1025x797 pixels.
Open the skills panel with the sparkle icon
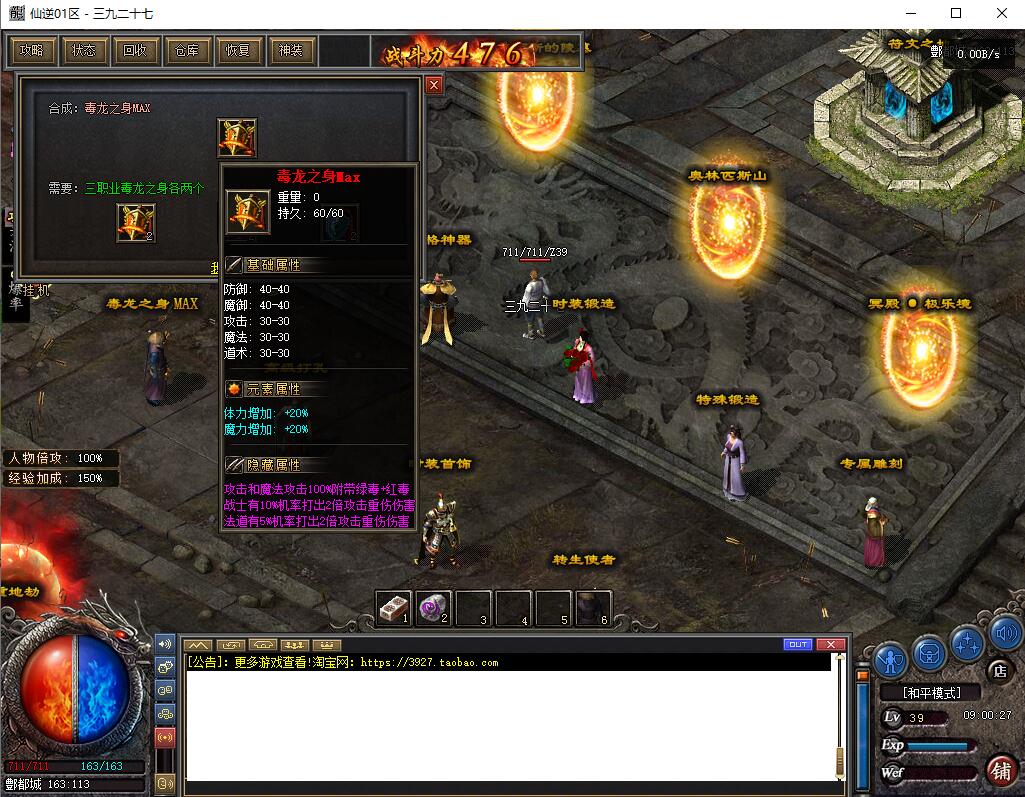[967, 643]
